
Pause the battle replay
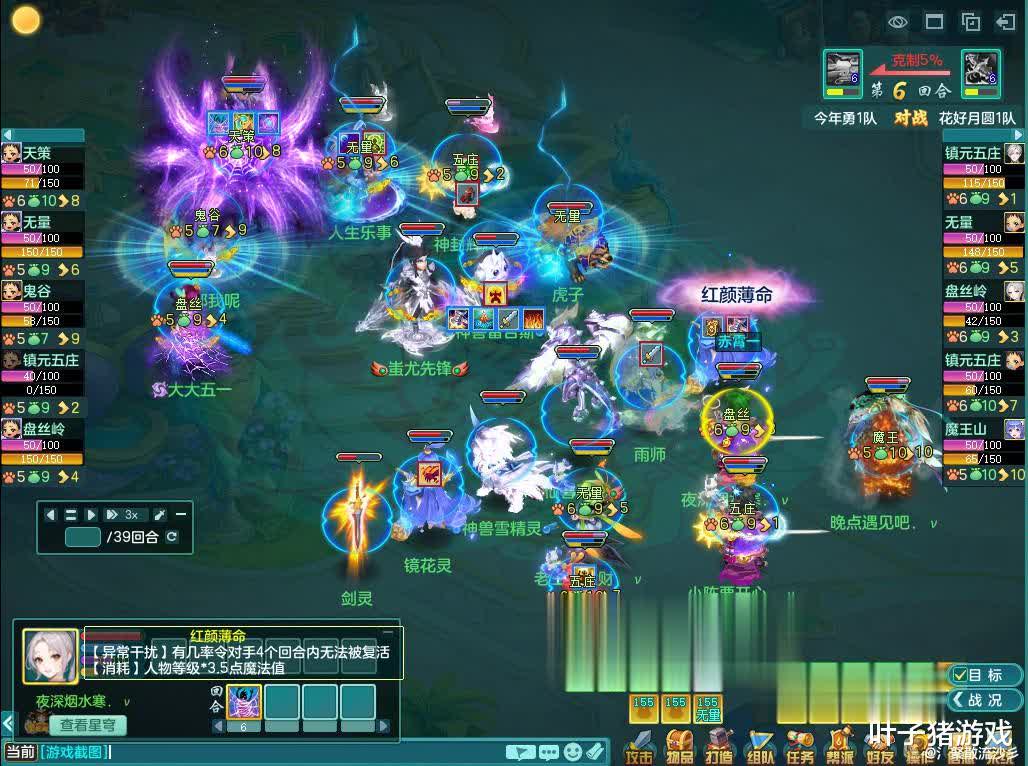(x=71, y=514)
